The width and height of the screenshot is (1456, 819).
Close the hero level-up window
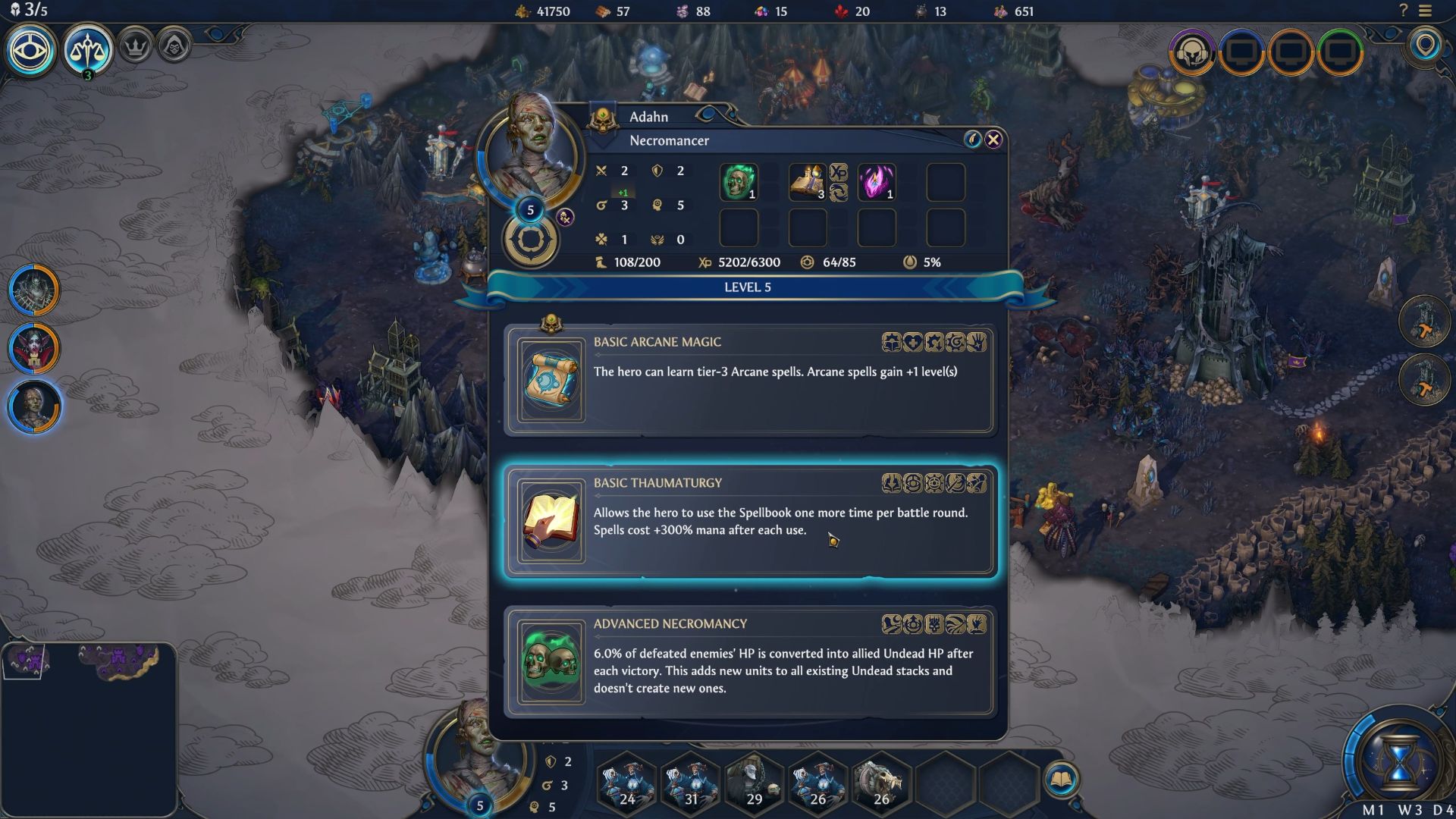(x=993, y=140)
